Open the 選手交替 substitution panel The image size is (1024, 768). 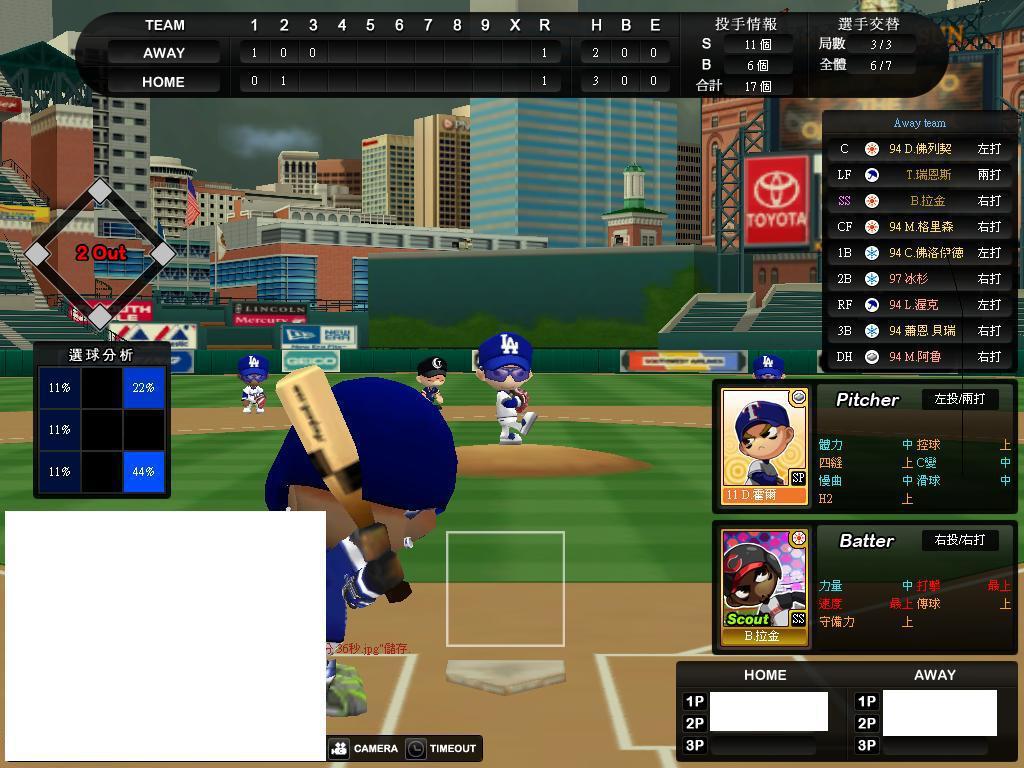[868, 24]
